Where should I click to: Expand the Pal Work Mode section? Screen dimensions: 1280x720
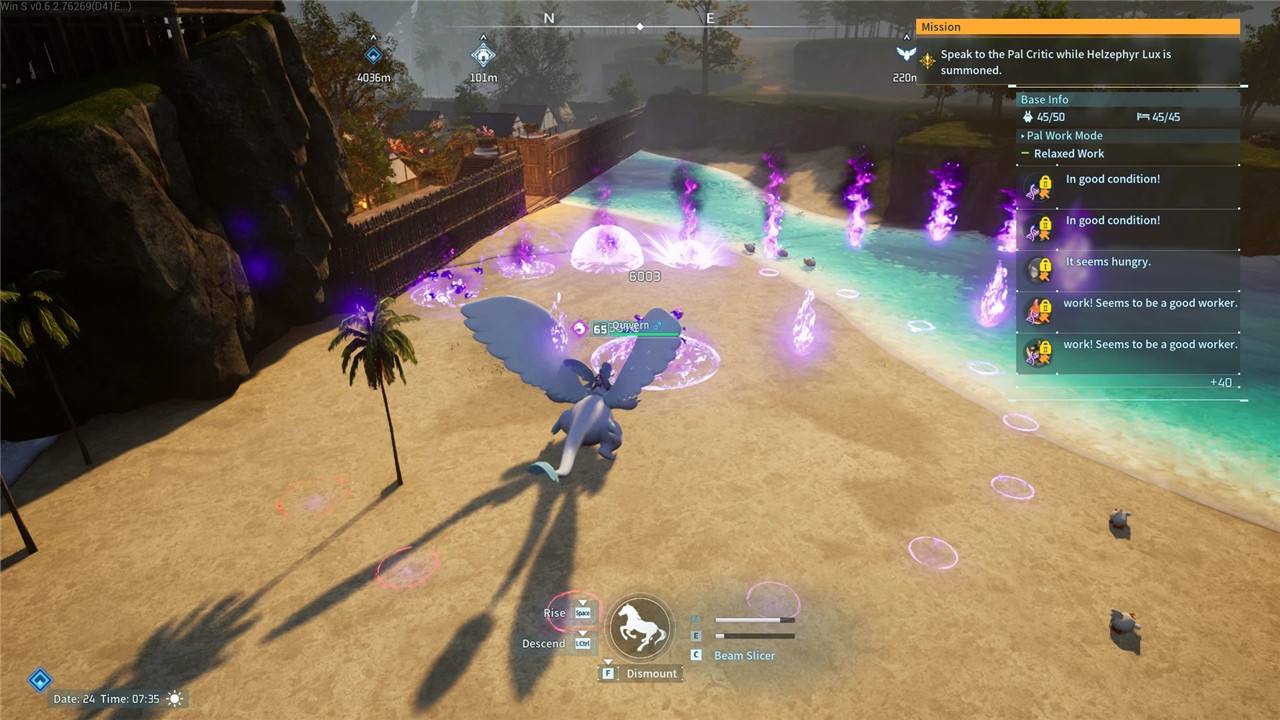tap(1064, 136)
